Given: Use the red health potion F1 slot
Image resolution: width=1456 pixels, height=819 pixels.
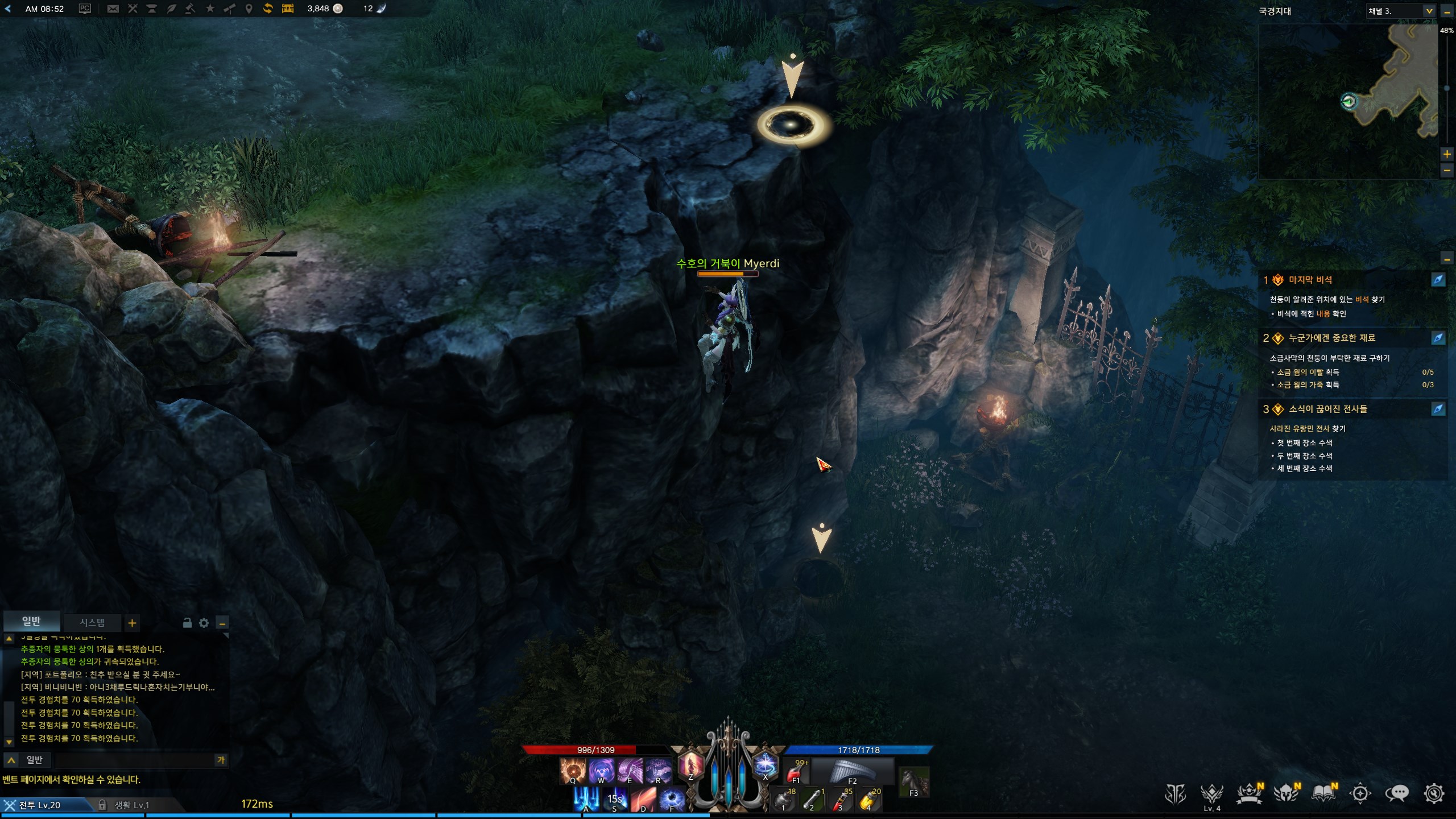Looking at the screenshot, I should tap(796, 771).
